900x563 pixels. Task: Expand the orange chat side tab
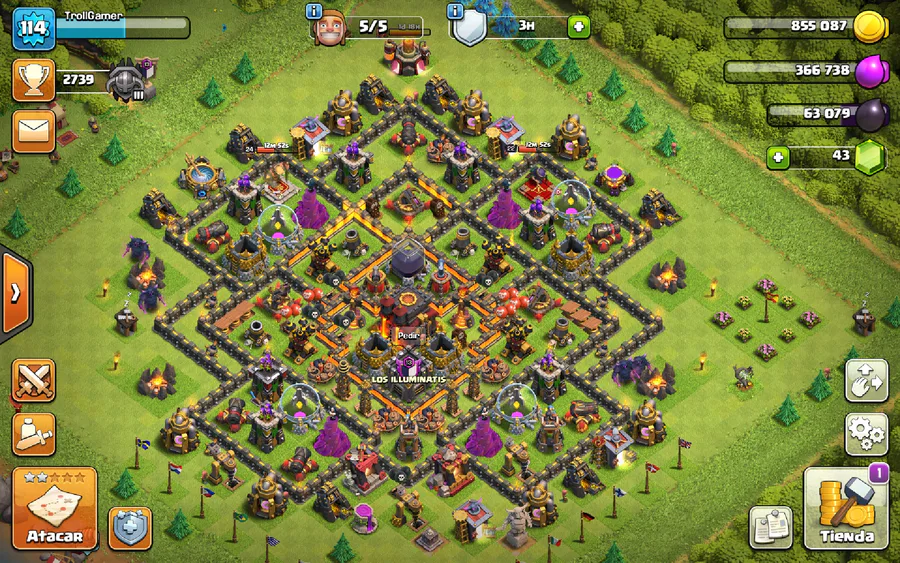15,293
